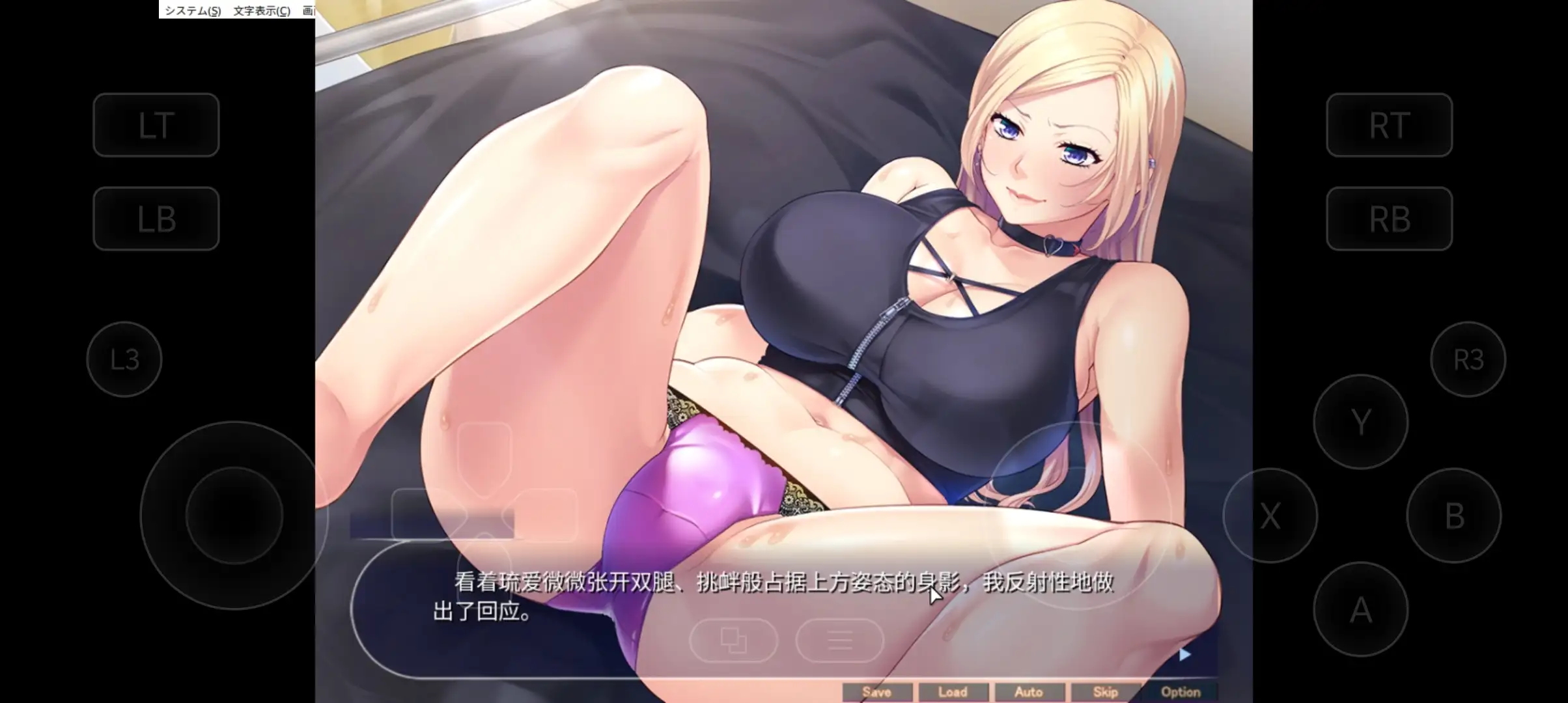Toggle Skip mode on
The width and height of the screenshot is (1568, 703).
[1105, 692]
